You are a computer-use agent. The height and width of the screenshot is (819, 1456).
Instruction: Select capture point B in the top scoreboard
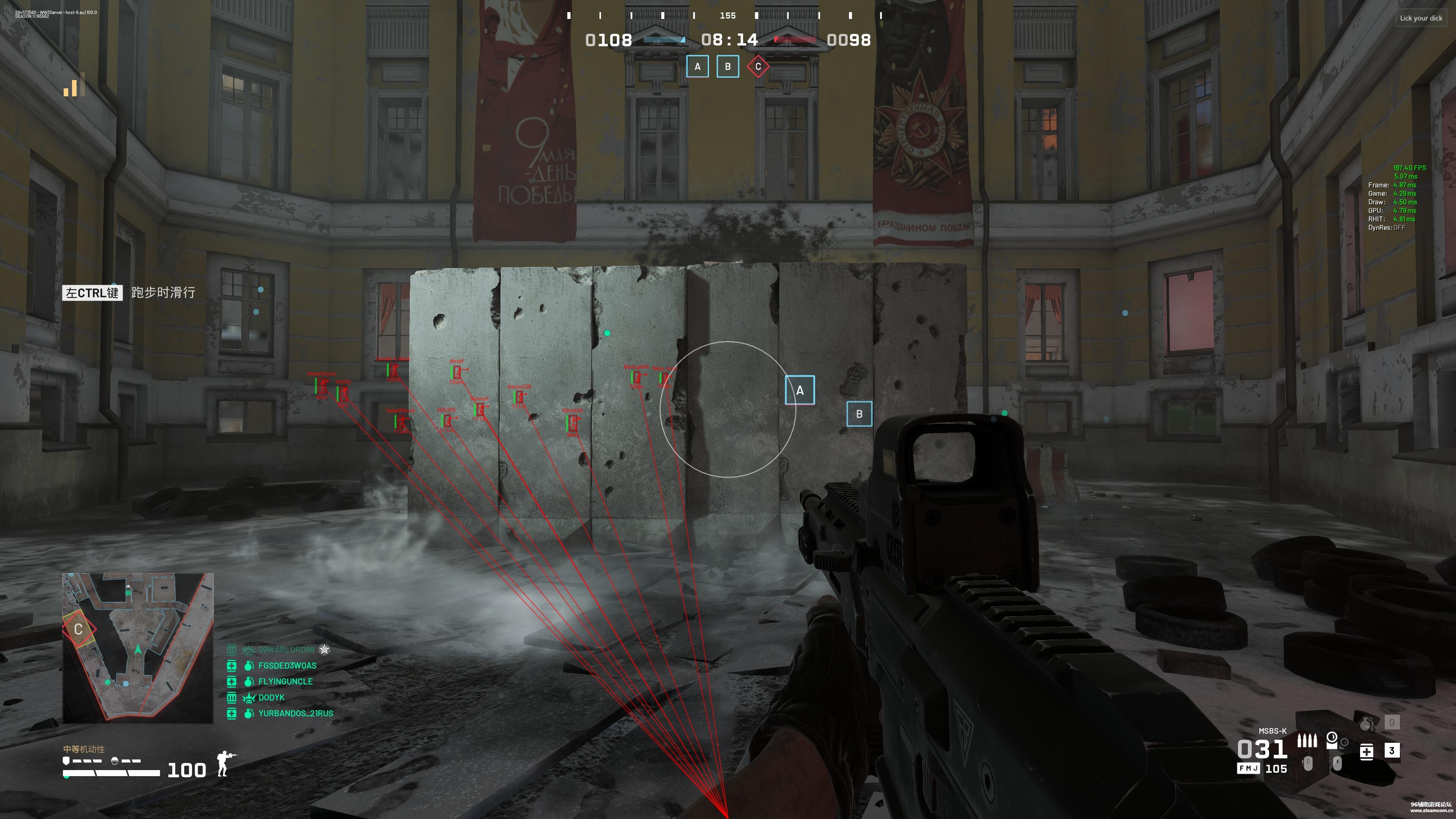(x=728, y=67)
